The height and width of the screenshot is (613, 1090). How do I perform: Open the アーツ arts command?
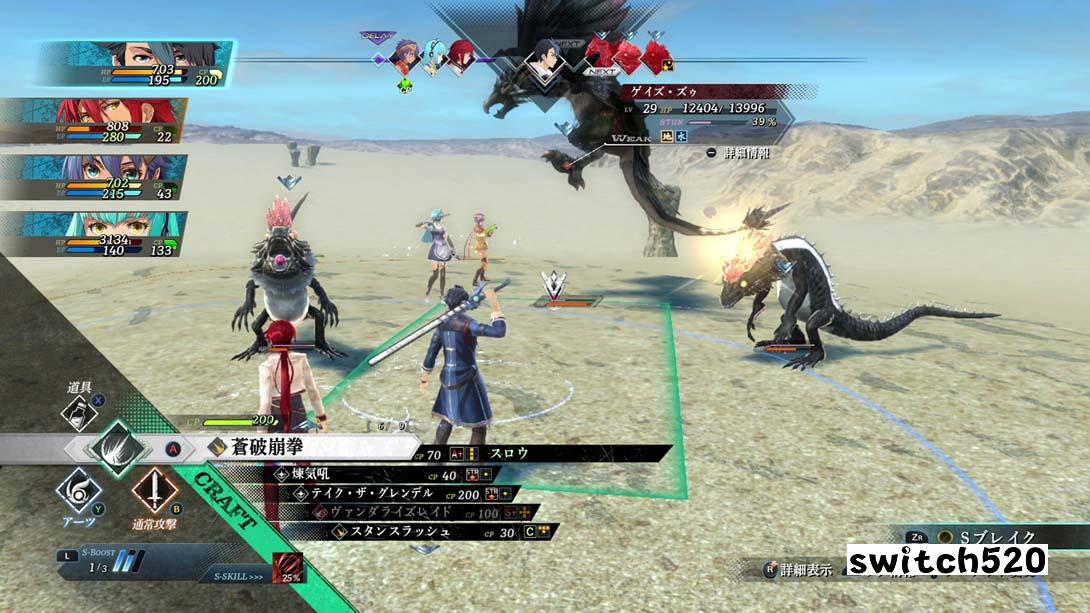pyautogui.click(x=78, y=491)
